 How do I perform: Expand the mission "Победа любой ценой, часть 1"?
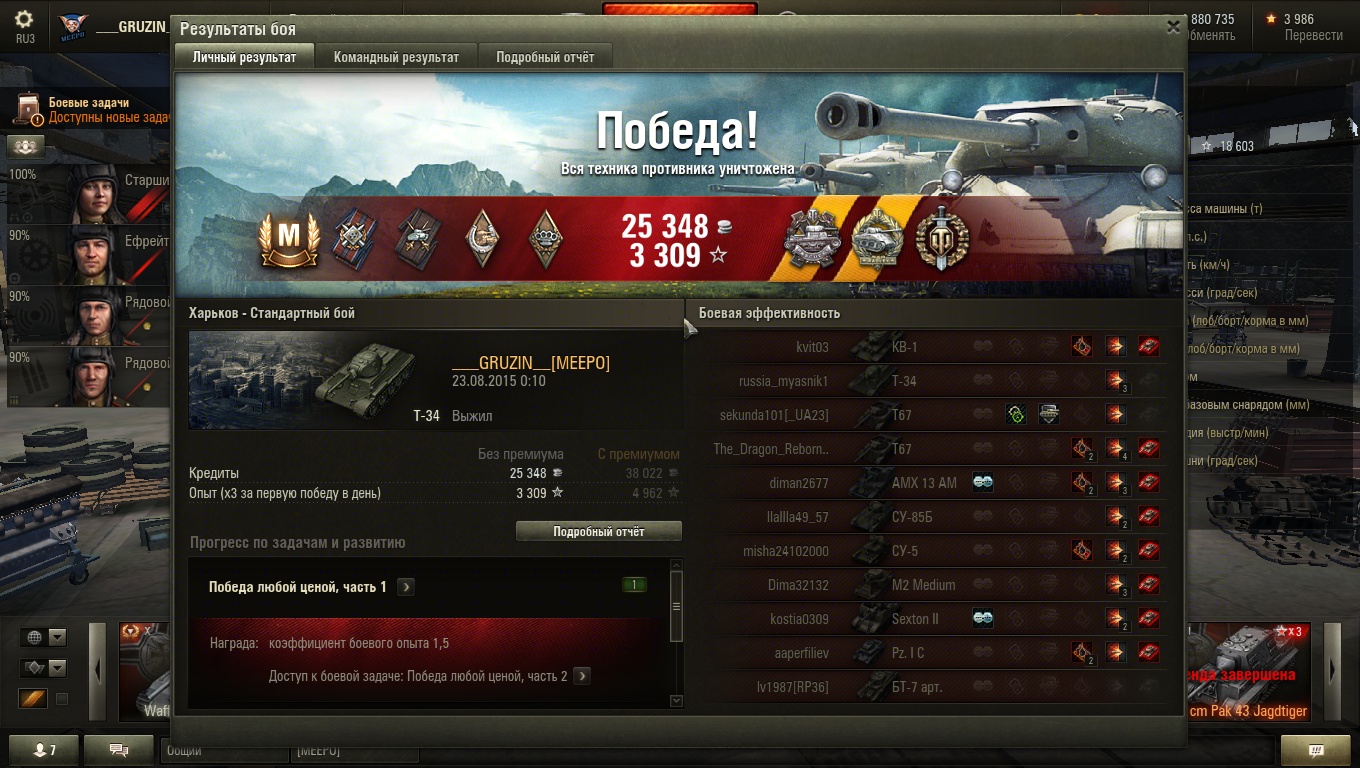tap(406, 586)
